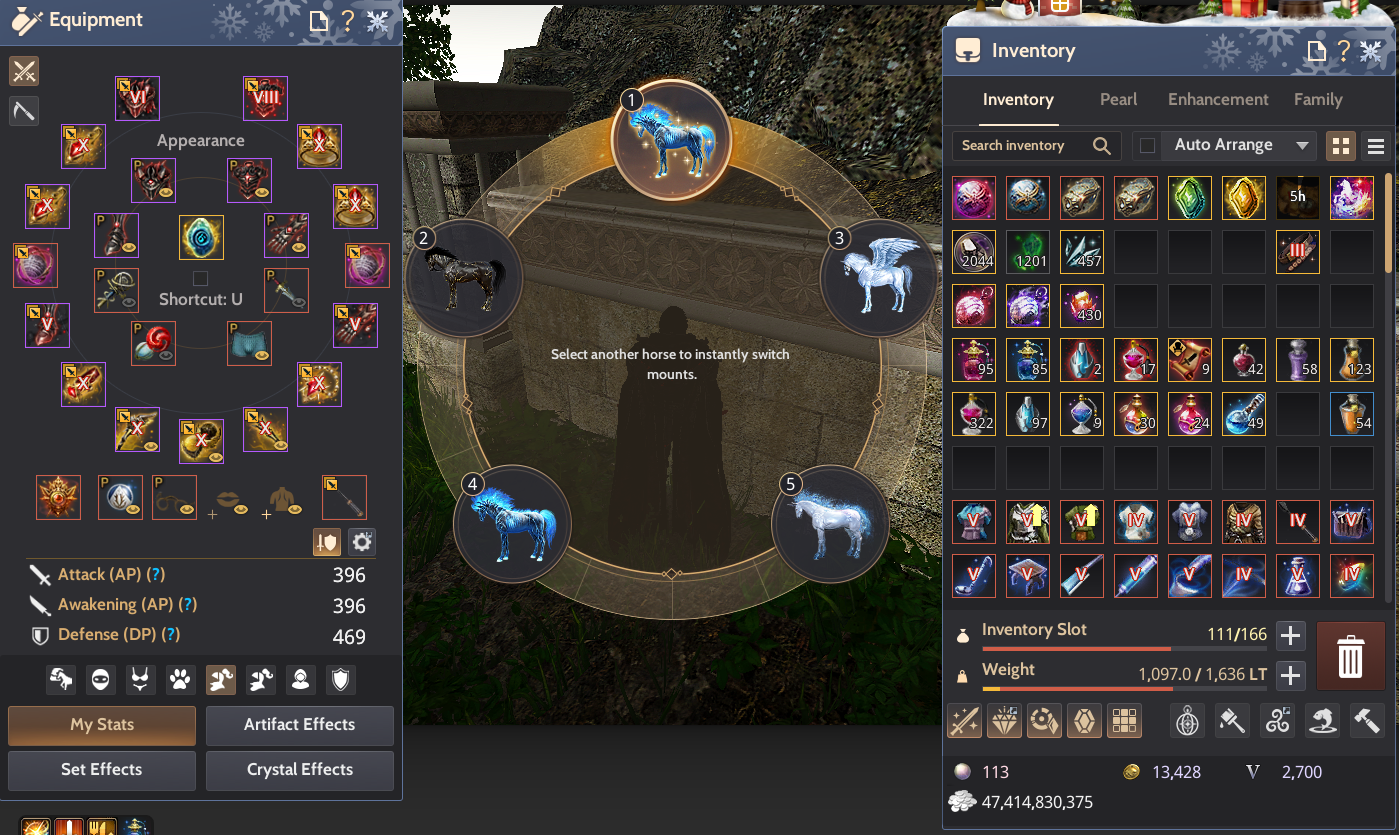Open the Auto Arrange dropdown
The height and width of the screenshot is (835, 1399).
click(1301, 146)
